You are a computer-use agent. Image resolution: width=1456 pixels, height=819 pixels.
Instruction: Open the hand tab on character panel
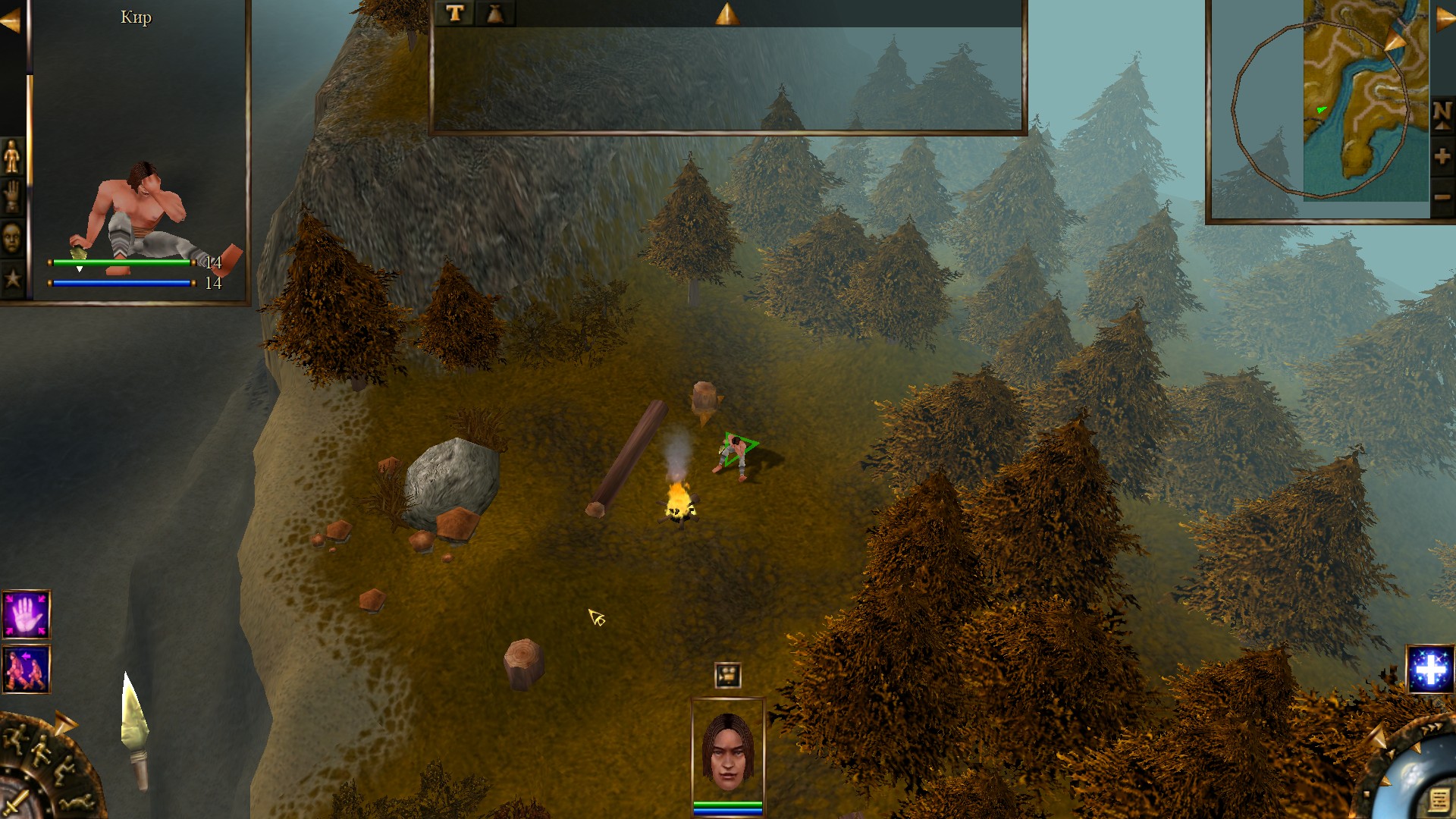coord(12,196)
